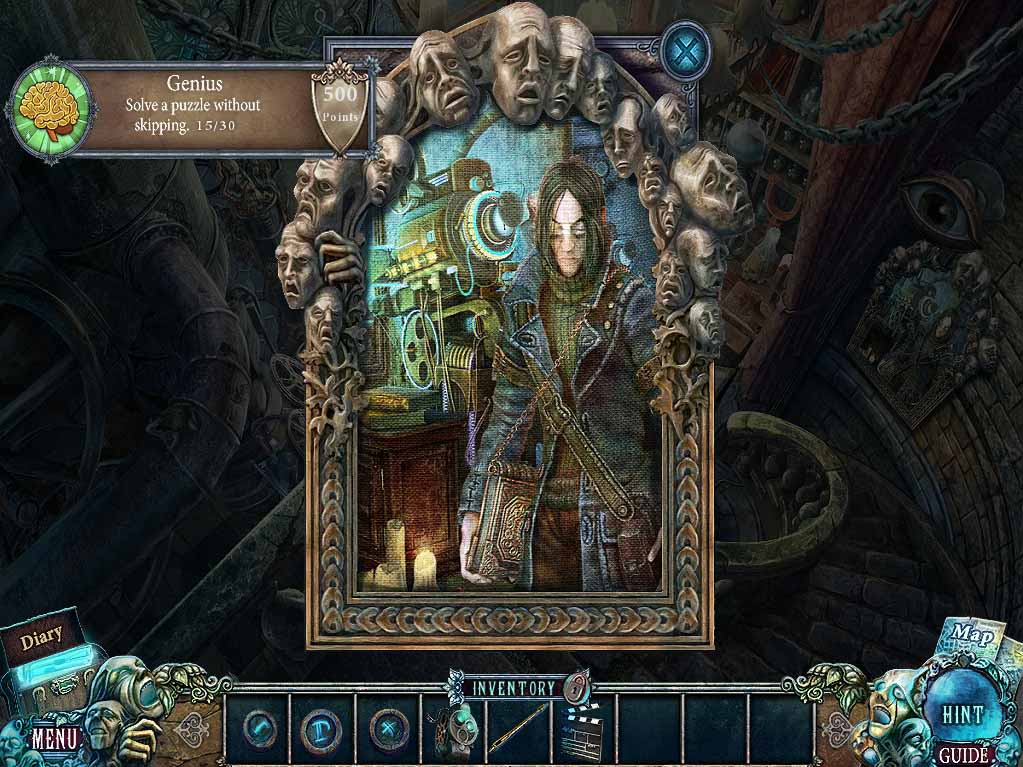
Task: Use the Hint button
Action: coord(962,714)
